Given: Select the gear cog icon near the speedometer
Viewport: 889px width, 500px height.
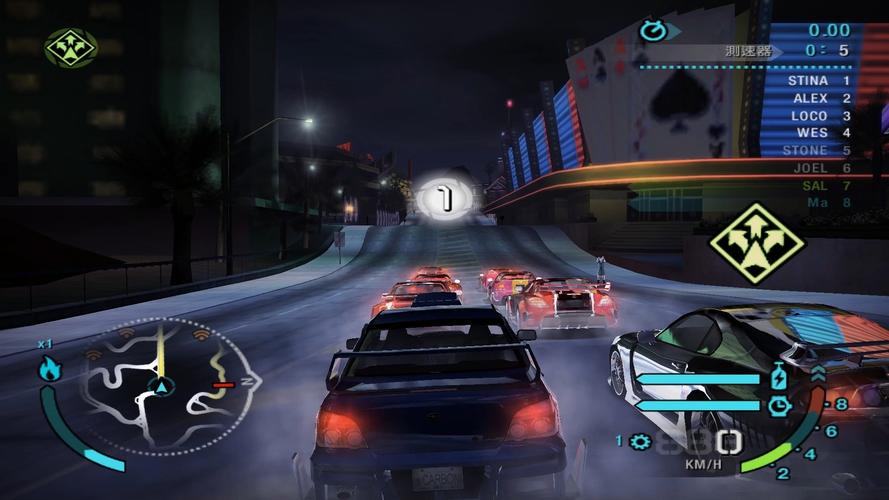Looking at the screenshot, I should 640,441.
